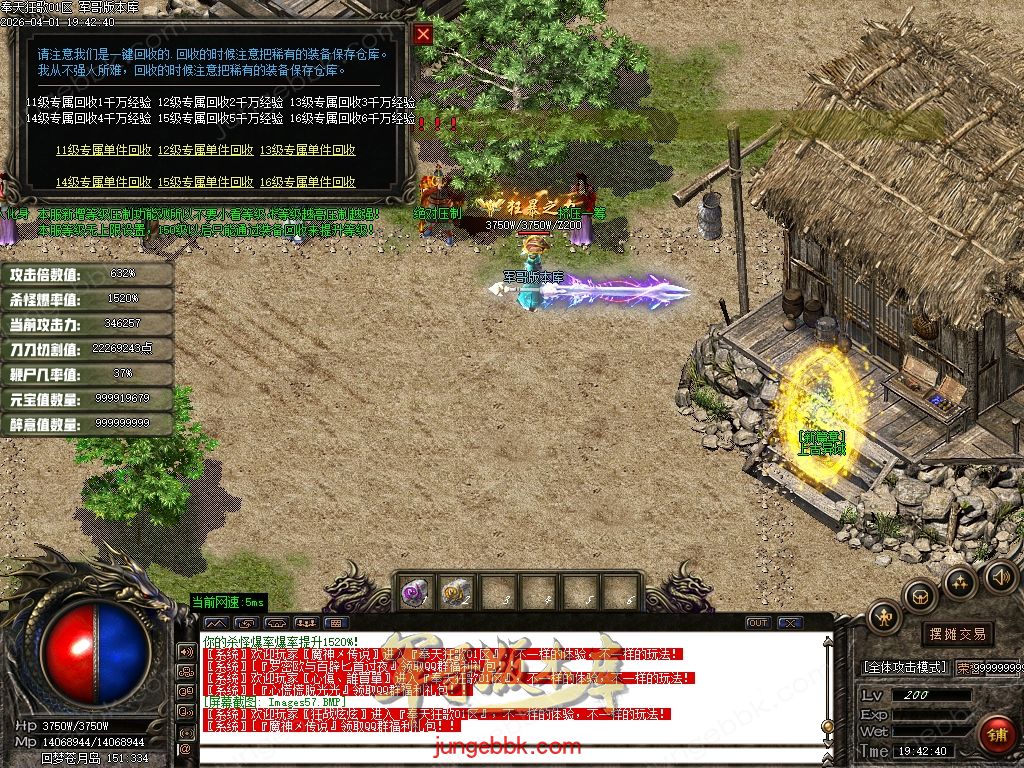Select the 15级专属单件回收 link
The image size is (1024, 768).
[205, 183]
